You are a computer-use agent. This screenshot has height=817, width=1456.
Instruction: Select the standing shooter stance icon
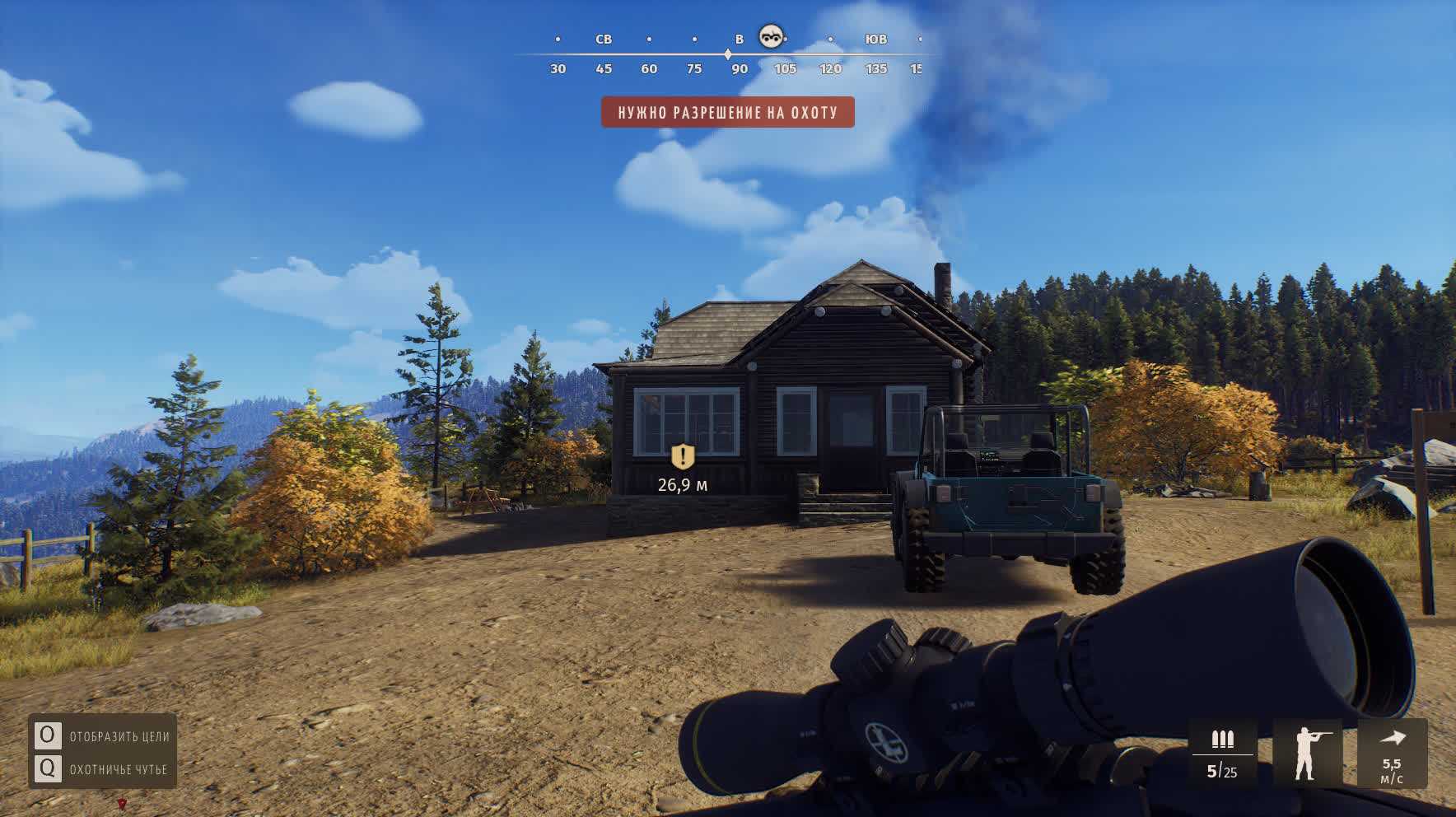[1307, 753]
